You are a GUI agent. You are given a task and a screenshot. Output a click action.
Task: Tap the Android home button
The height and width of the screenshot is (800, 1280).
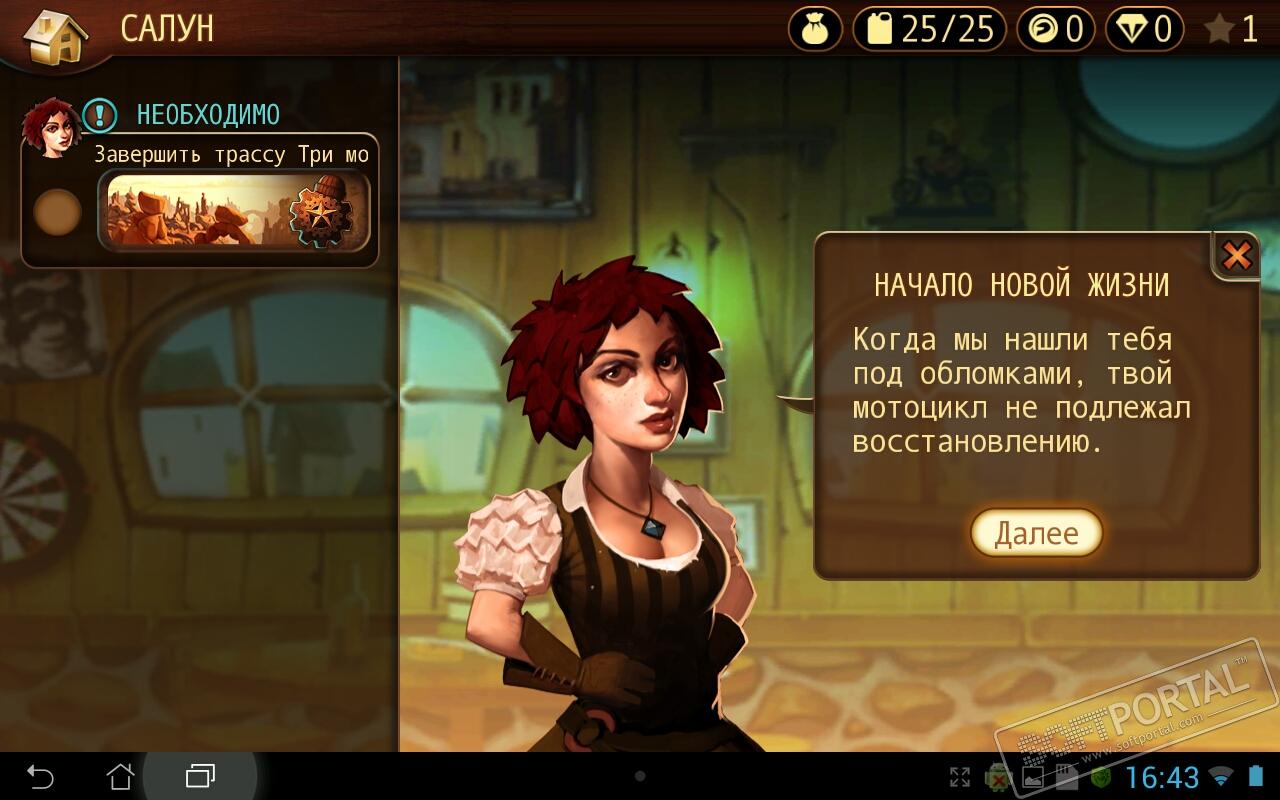tap(120, 776)
